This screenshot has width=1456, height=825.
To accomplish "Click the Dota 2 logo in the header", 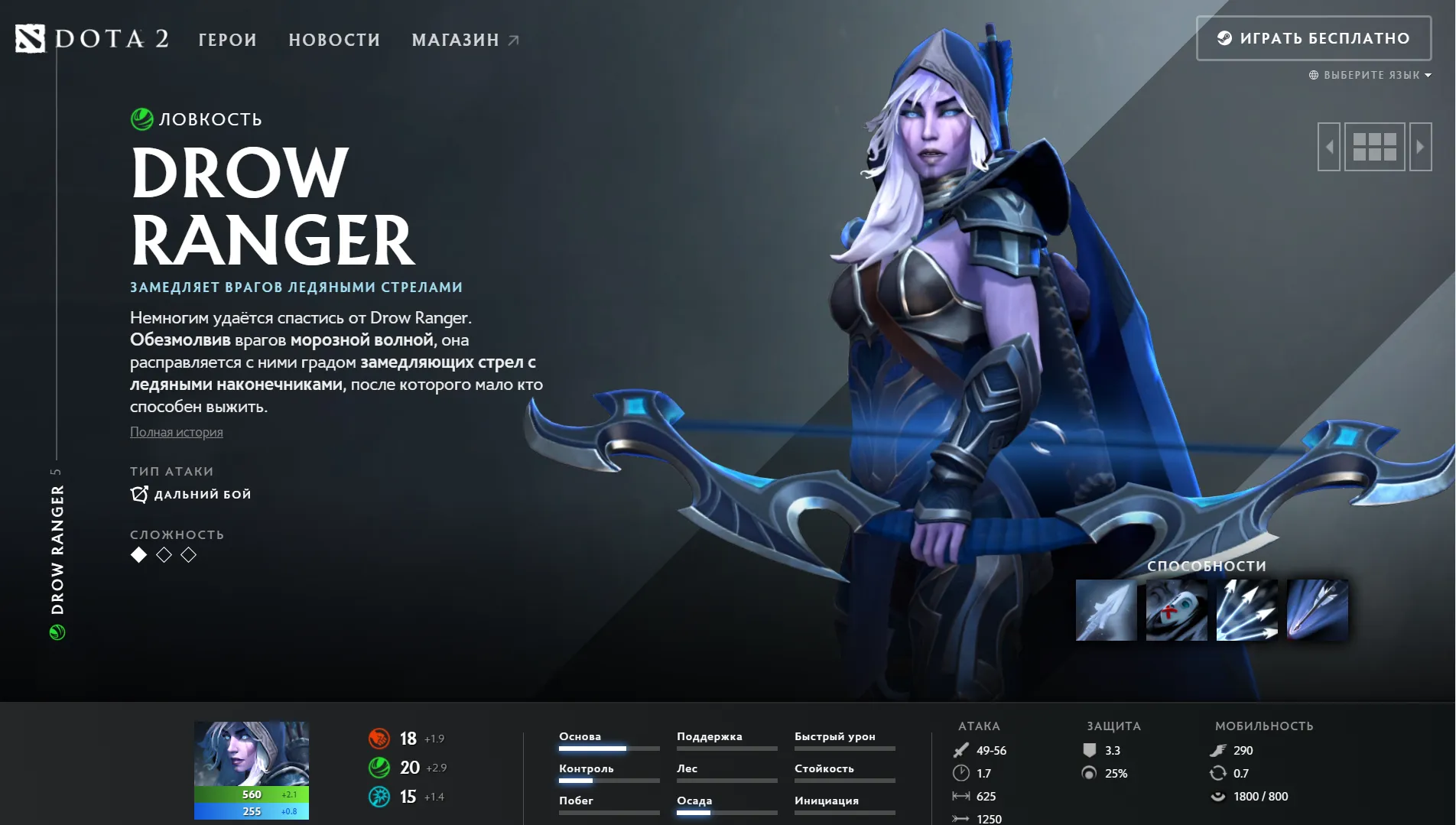I will pos(92,40).
